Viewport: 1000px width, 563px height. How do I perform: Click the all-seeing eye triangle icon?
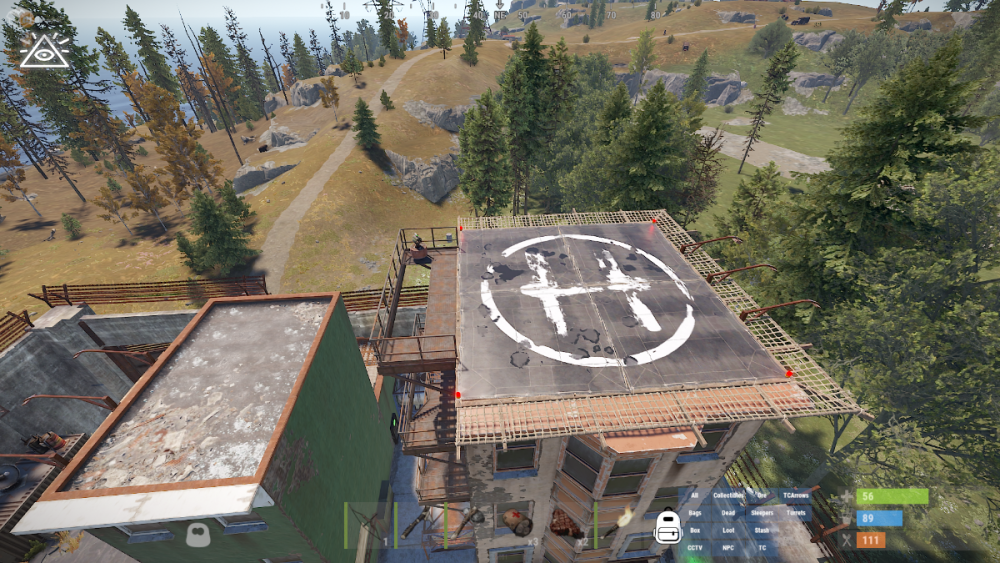(x=45, y=50)
